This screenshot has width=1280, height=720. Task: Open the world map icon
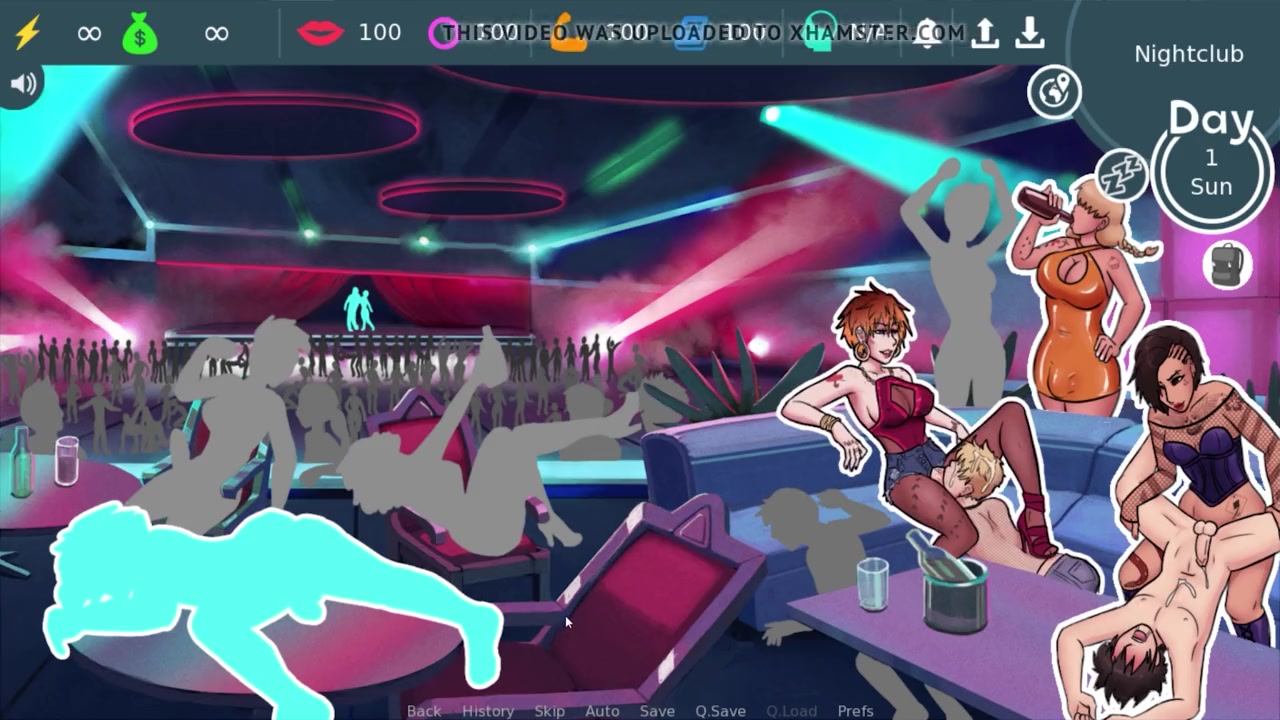pyautogui.click(x=1054, y=92)
